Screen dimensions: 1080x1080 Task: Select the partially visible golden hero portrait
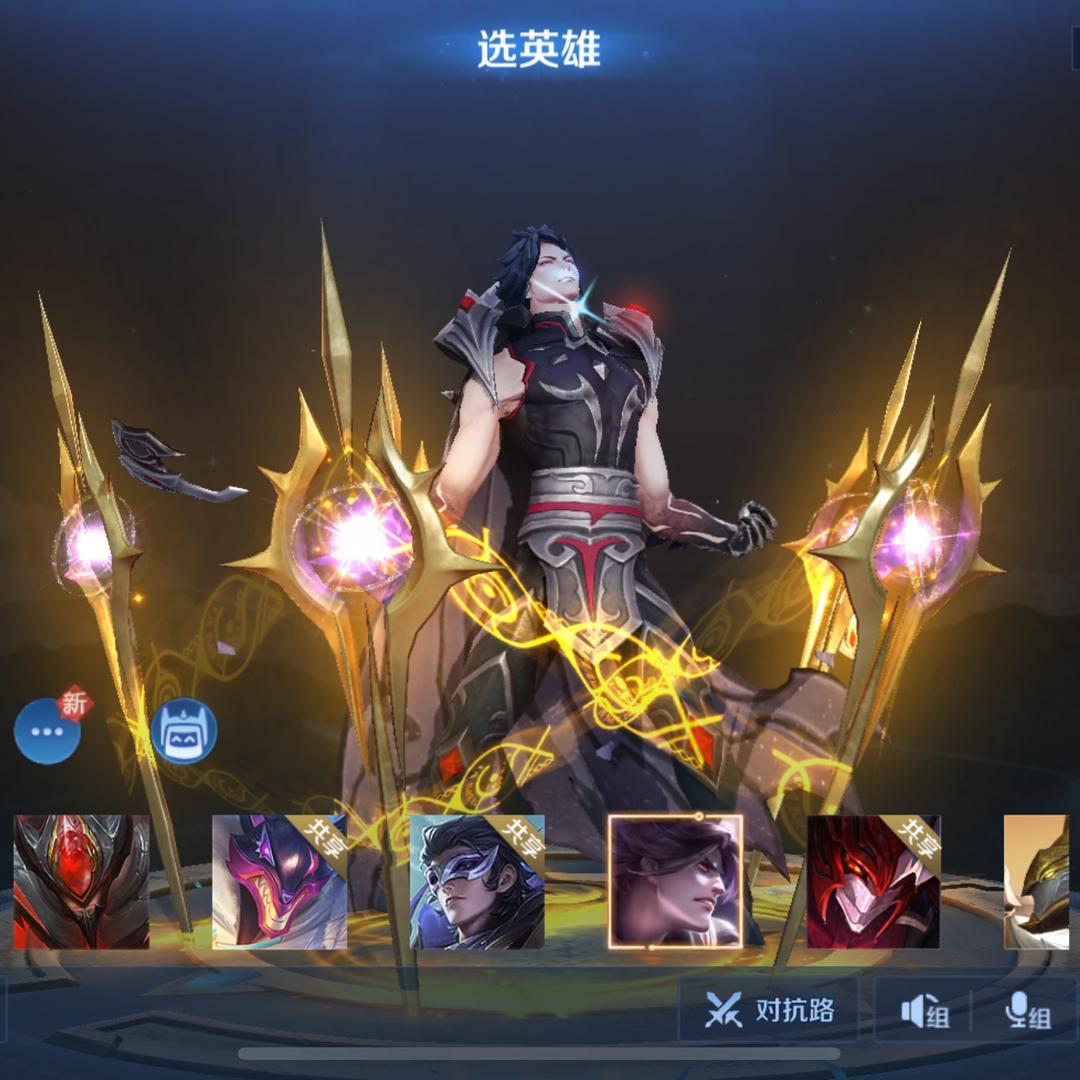[x=1038, y=881]
